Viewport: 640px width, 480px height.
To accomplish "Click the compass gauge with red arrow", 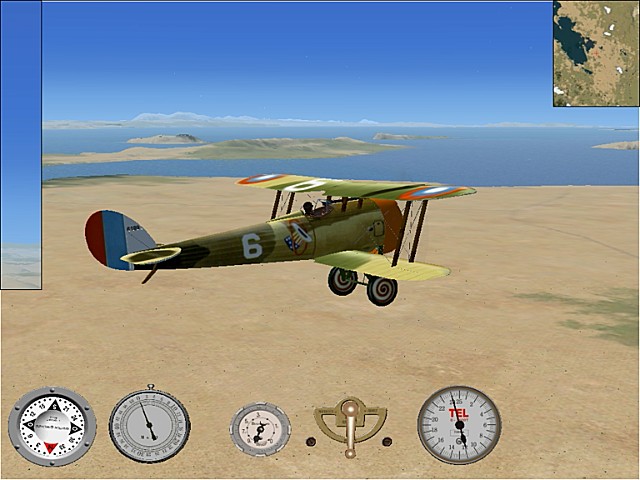I will 52,427.
